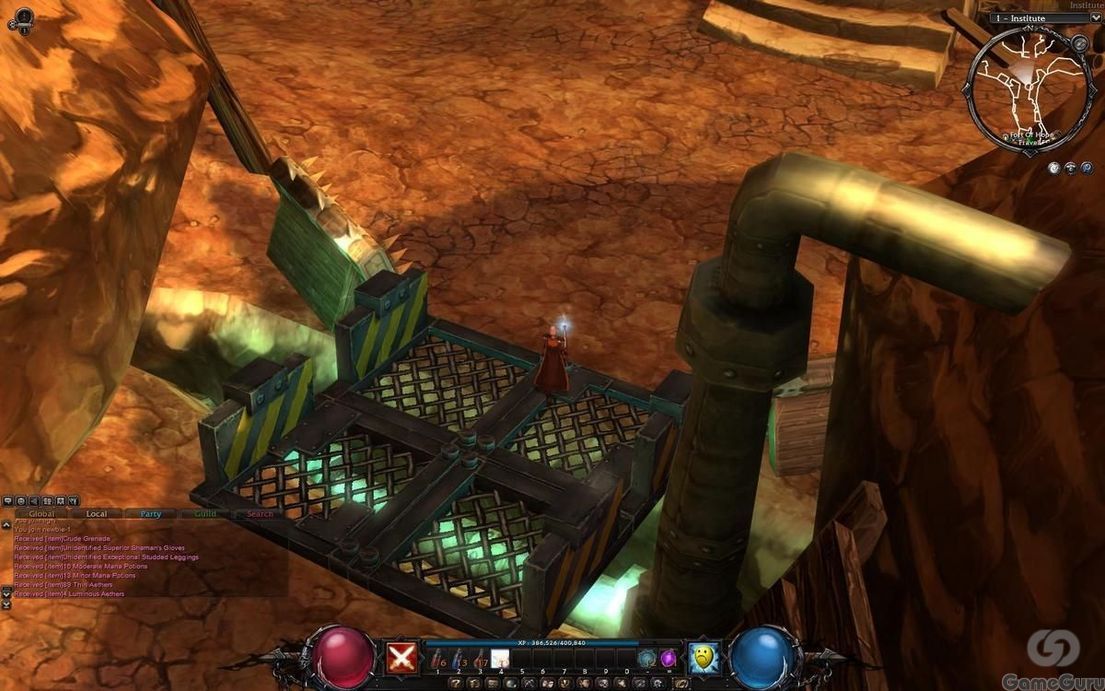This screenshot has height=691, width=1105.
Task: Use the potion in hotbar slot 1
Action: pos(438,658)
